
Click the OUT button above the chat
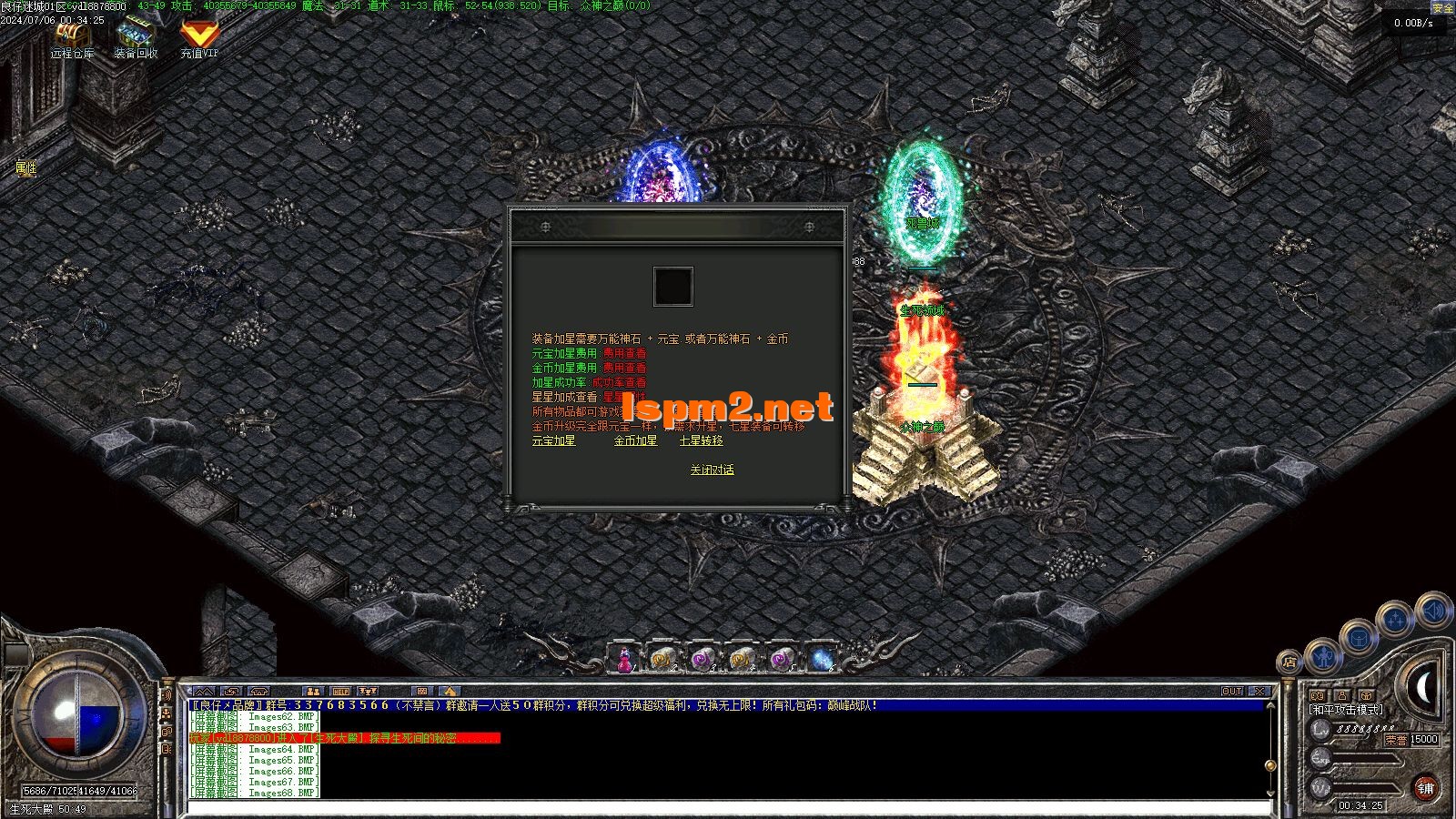click(1232, 692)
